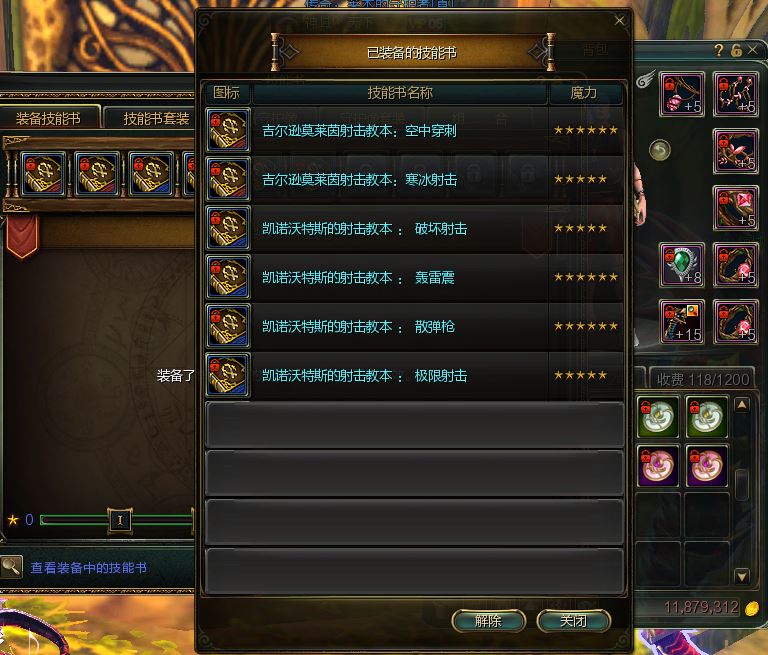This screenshot has width=768, height=655.
Task: View skill books via 查看装备中的技能书
Action: pos(88,567)
